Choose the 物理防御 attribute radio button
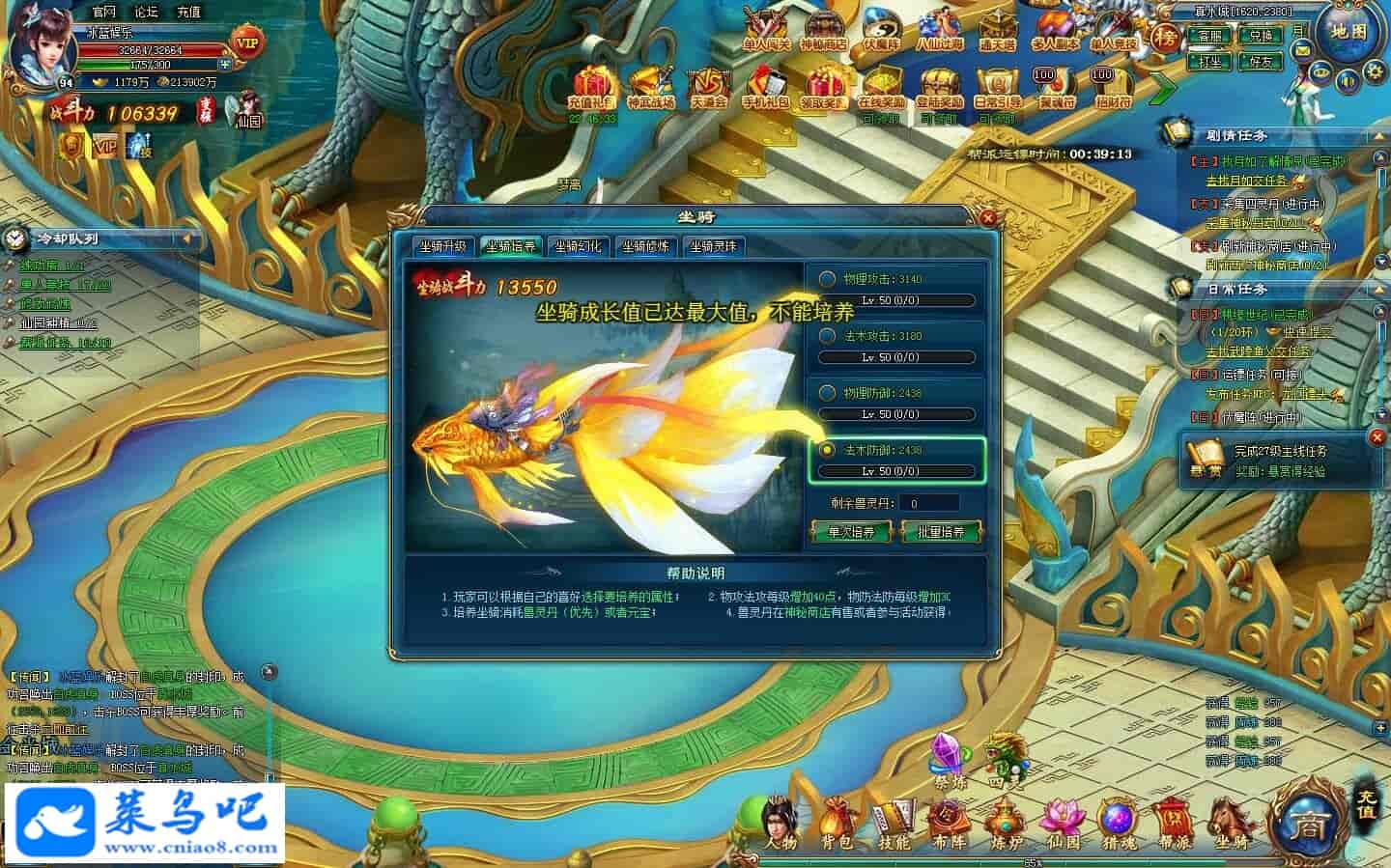This screenshot has width=1391, height=868. [x=827, y=393]
